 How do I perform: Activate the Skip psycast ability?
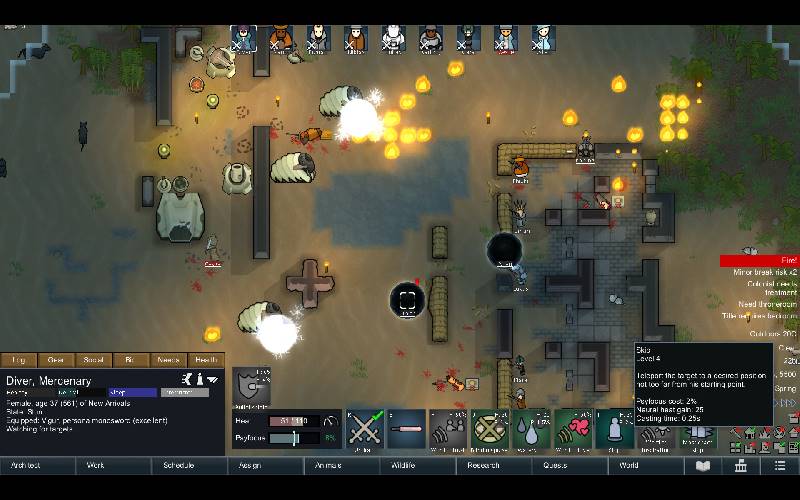pyautogui.click(x=614, y=429)
